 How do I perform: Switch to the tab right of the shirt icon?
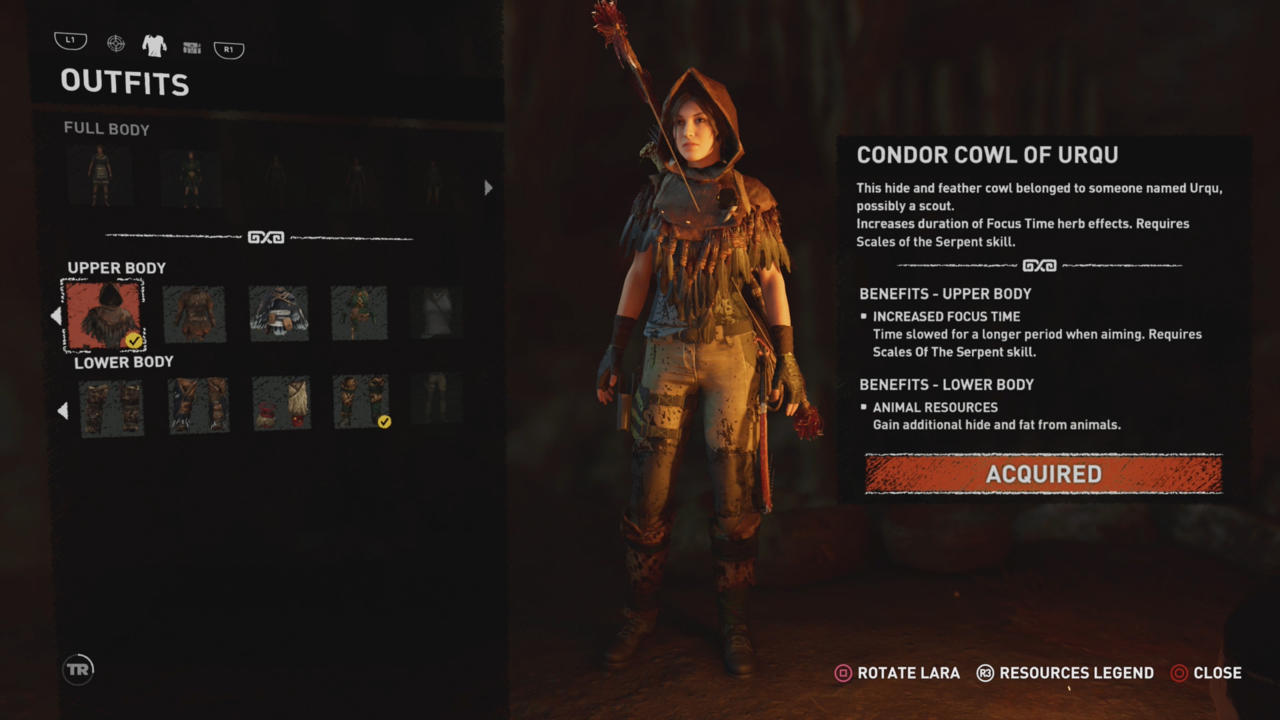pyautogui.click(x=192, y=47)
